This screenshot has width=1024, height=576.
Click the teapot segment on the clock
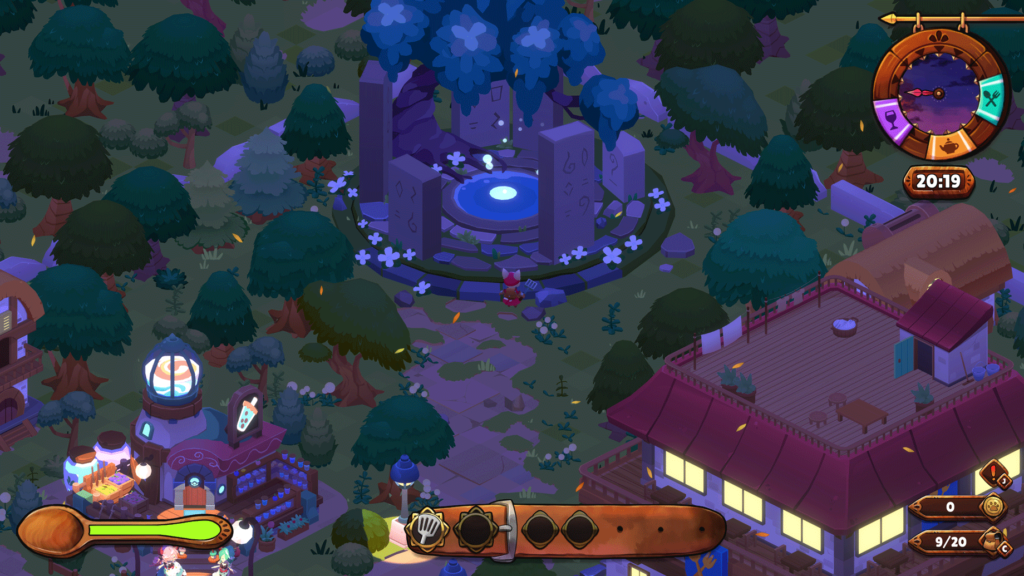coord(945,146)
